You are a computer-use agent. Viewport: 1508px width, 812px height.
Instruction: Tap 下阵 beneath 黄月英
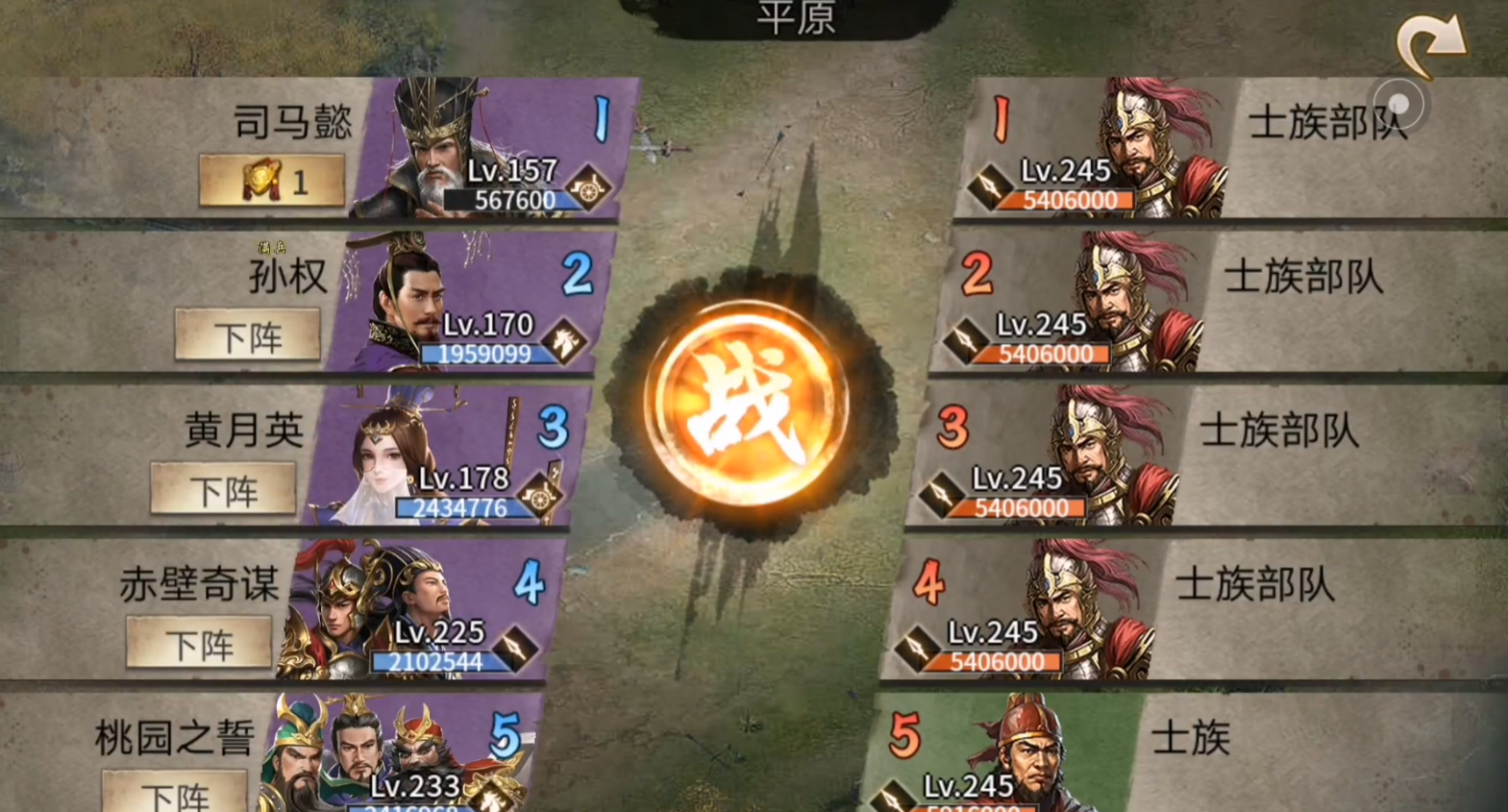(x=223, y=489)
